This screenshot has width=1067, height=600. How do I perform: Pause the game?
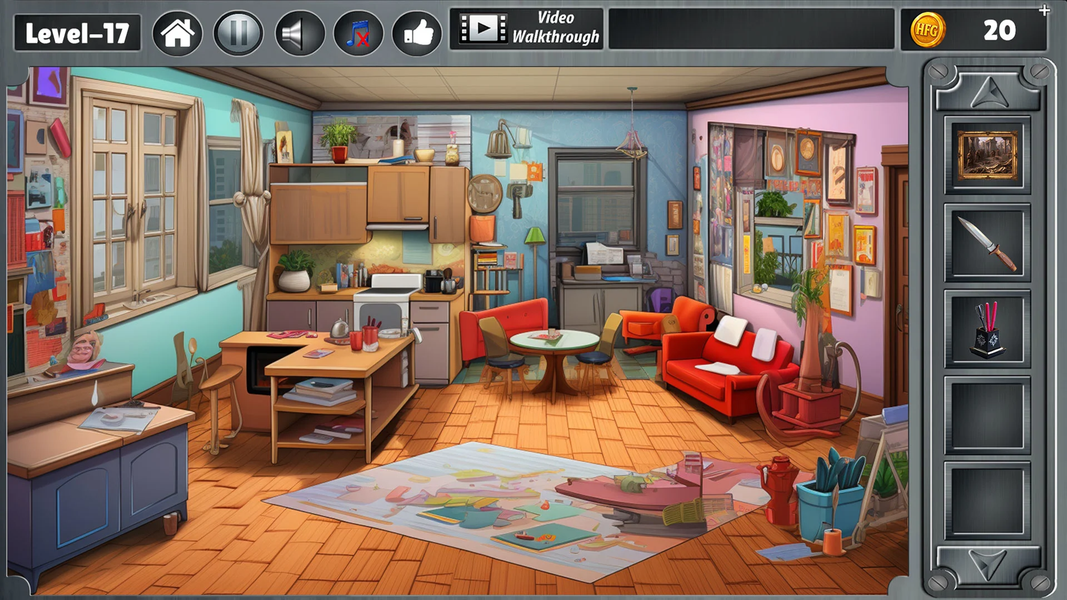pyautogui.click(x=238, y=33)
